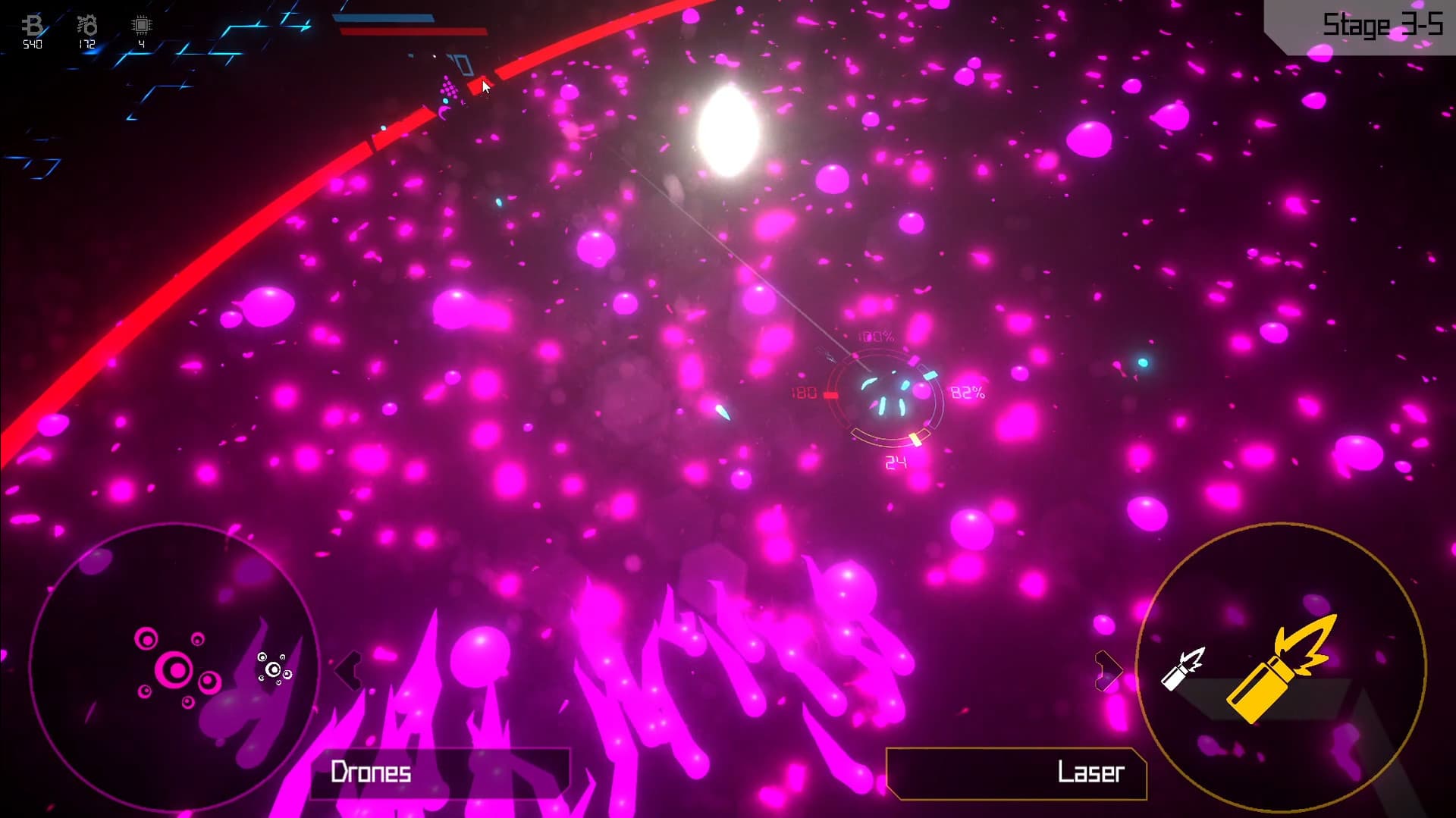Screen dimensions: 1456x818
Task: Select the nanobot swarm resource icon showing 172
Action: coord(86,25)
